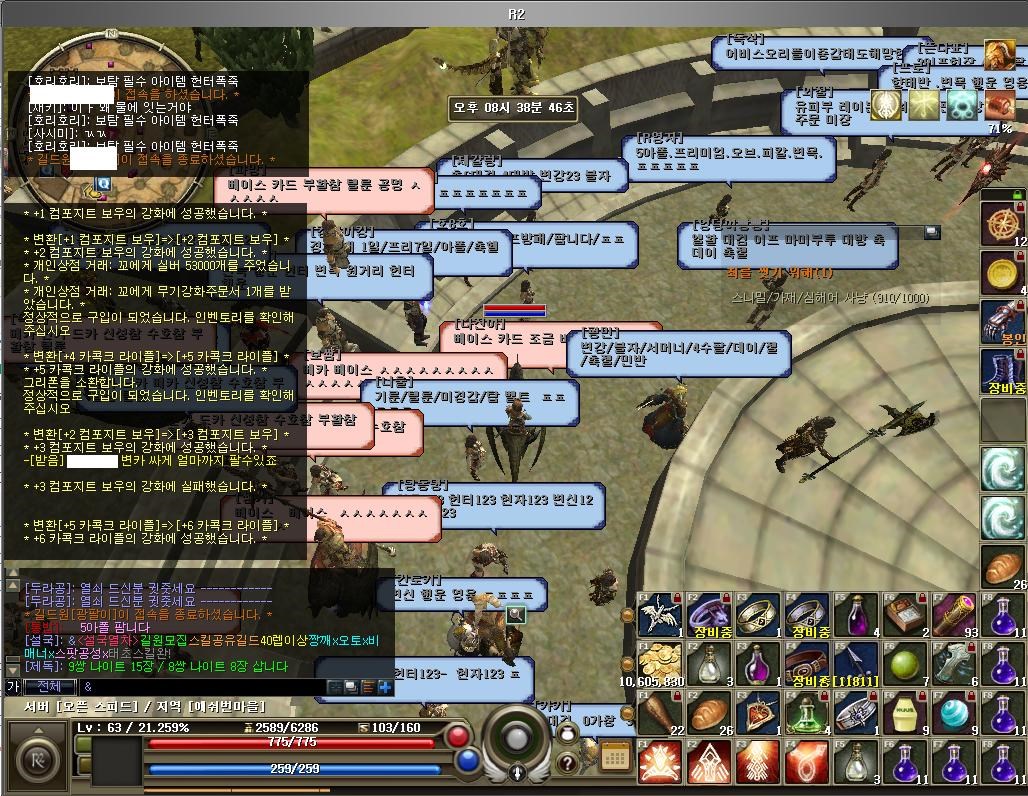This screenshot has height=796, width=1028.
Task: Select the gold coin slot in side bar
Action: point(1003,272)
